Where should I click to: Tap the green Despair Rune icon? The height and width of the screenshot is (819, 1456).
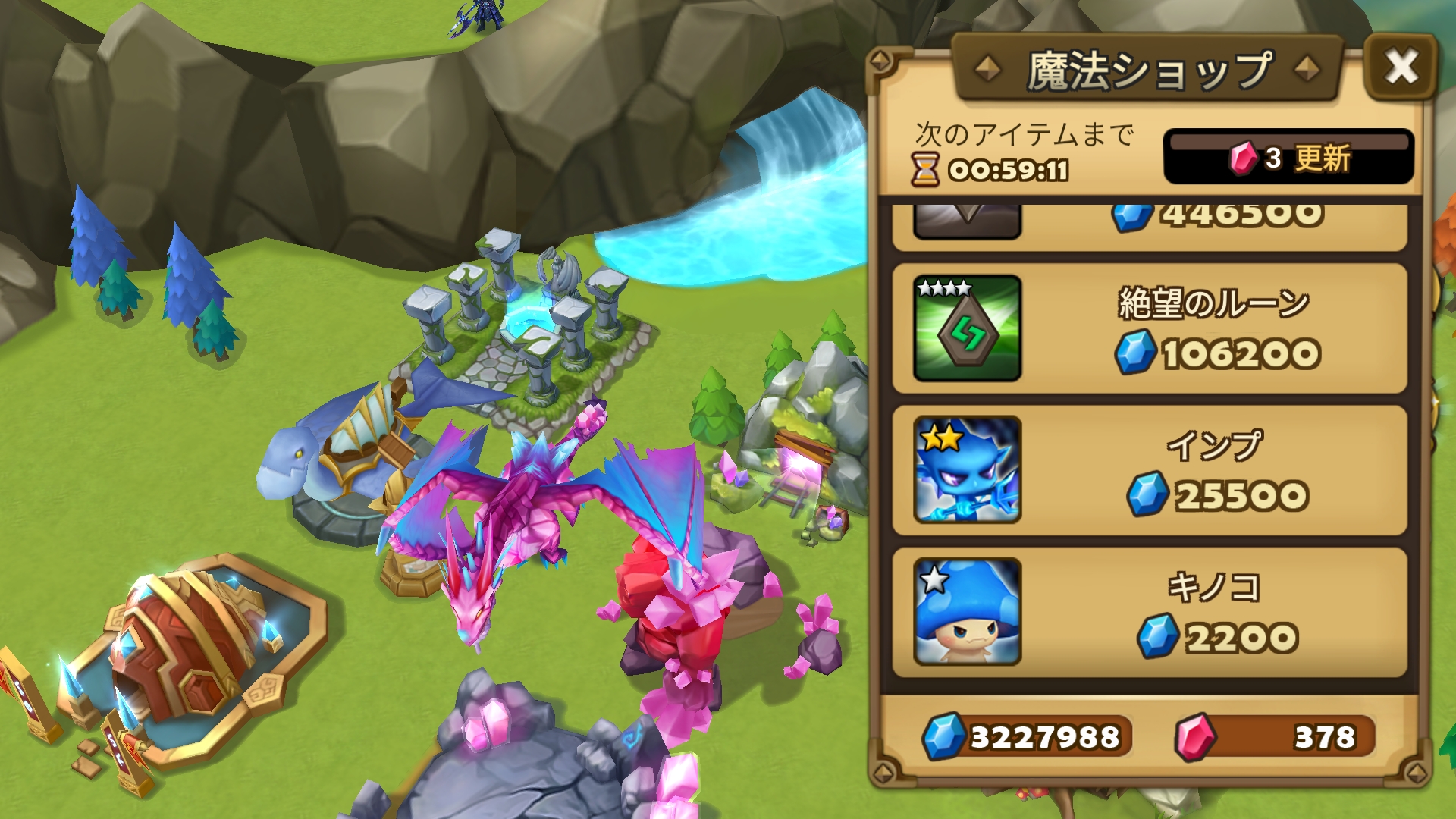[967, 328]
